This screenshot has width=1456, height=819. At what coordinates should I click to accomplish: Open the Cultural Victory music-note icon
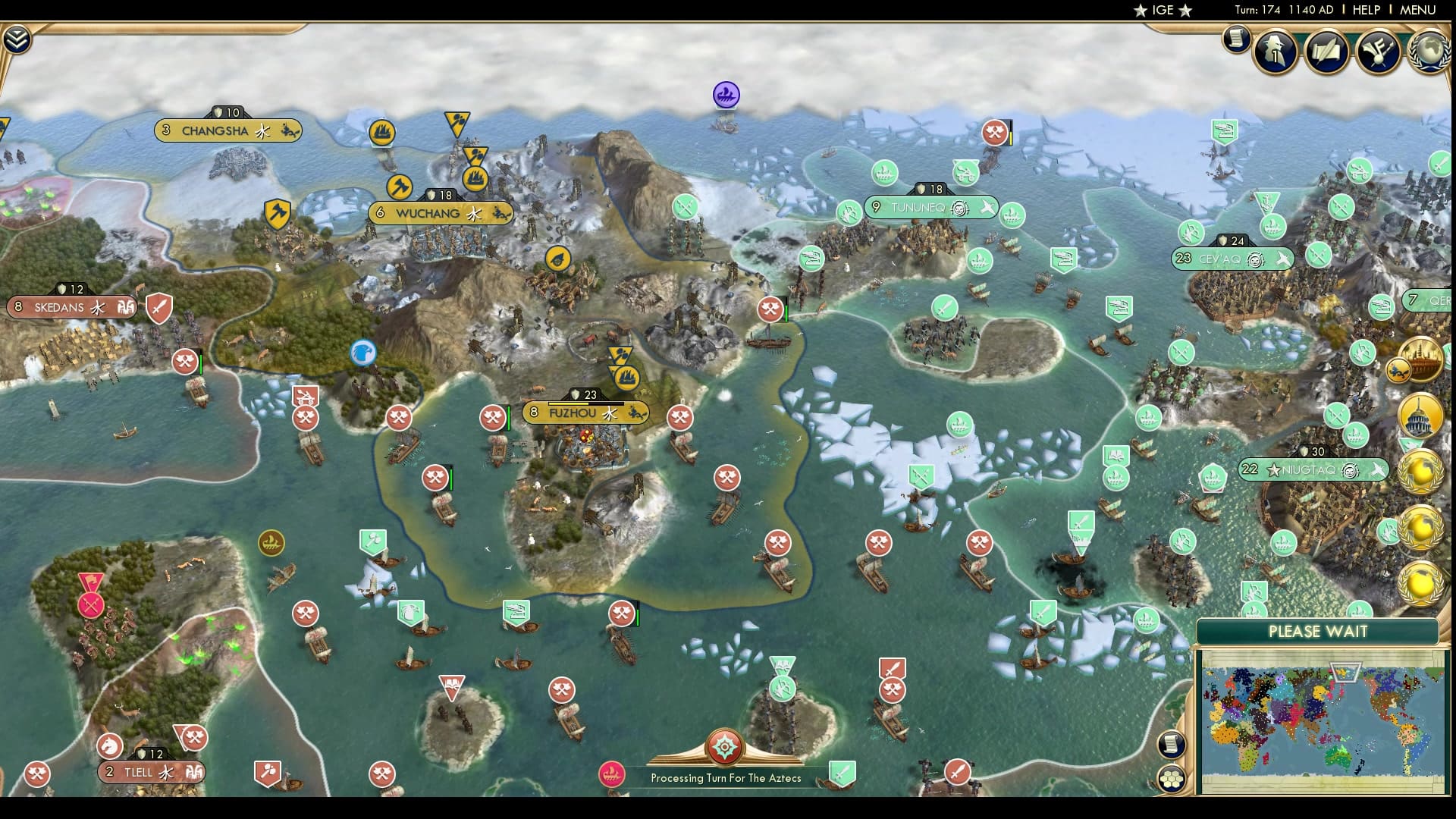pyautogui.click(x=1379, y=52)
